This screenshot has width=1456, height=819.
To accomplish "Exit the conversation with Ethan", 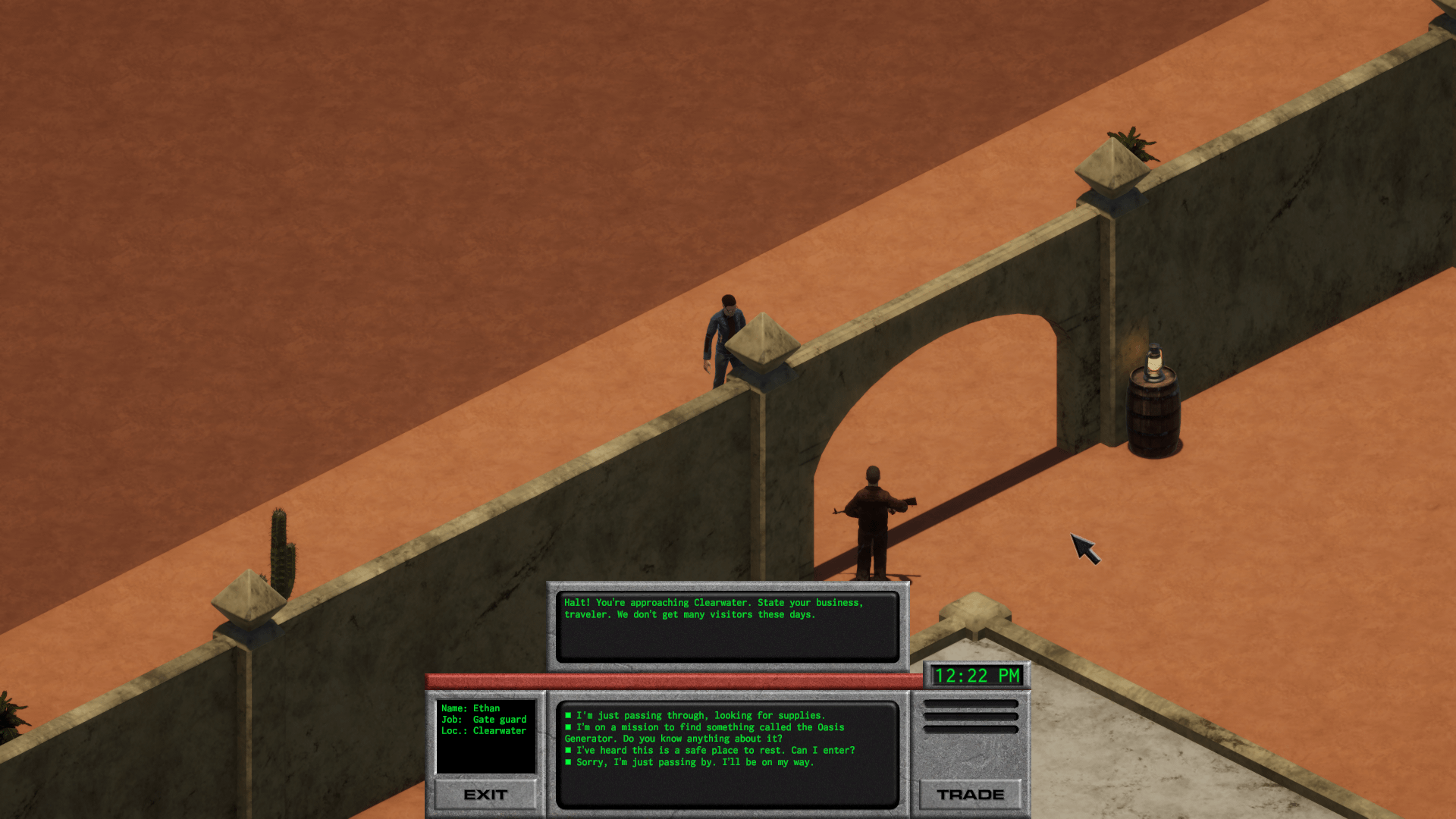I will click(485, 794).
